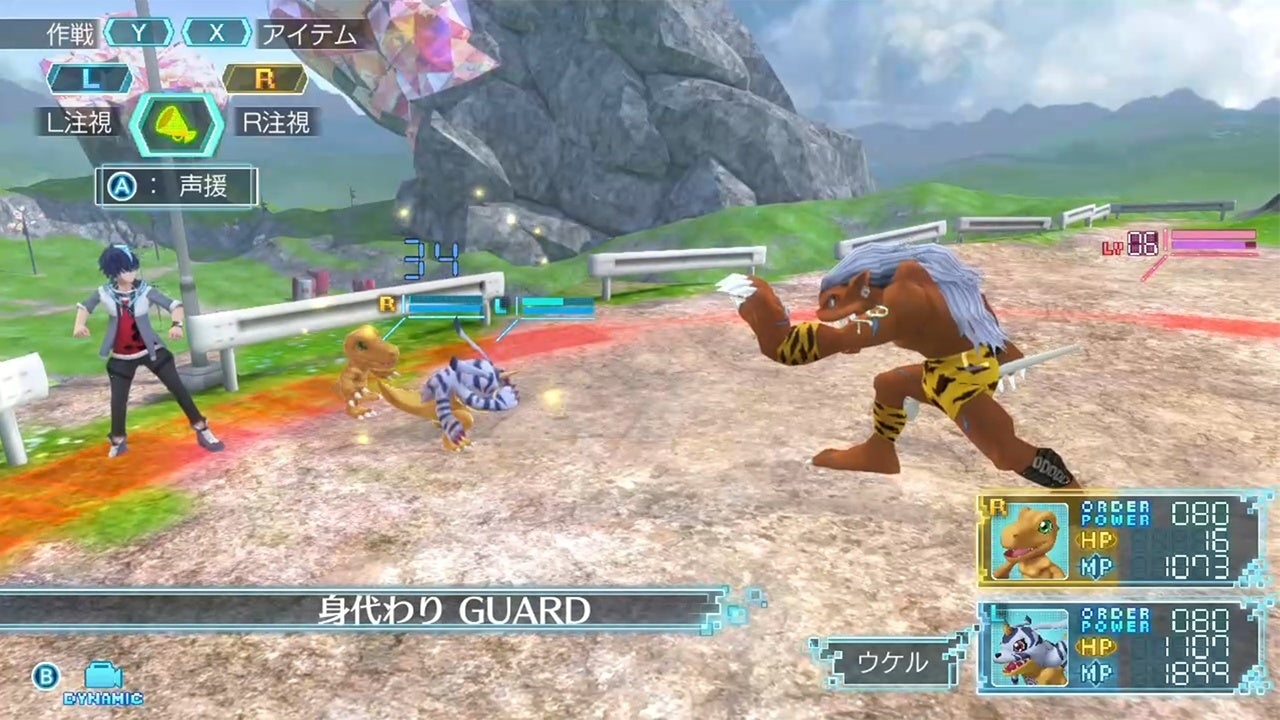
Task: Select Agumon's status panel
Action: (1118, 540)
